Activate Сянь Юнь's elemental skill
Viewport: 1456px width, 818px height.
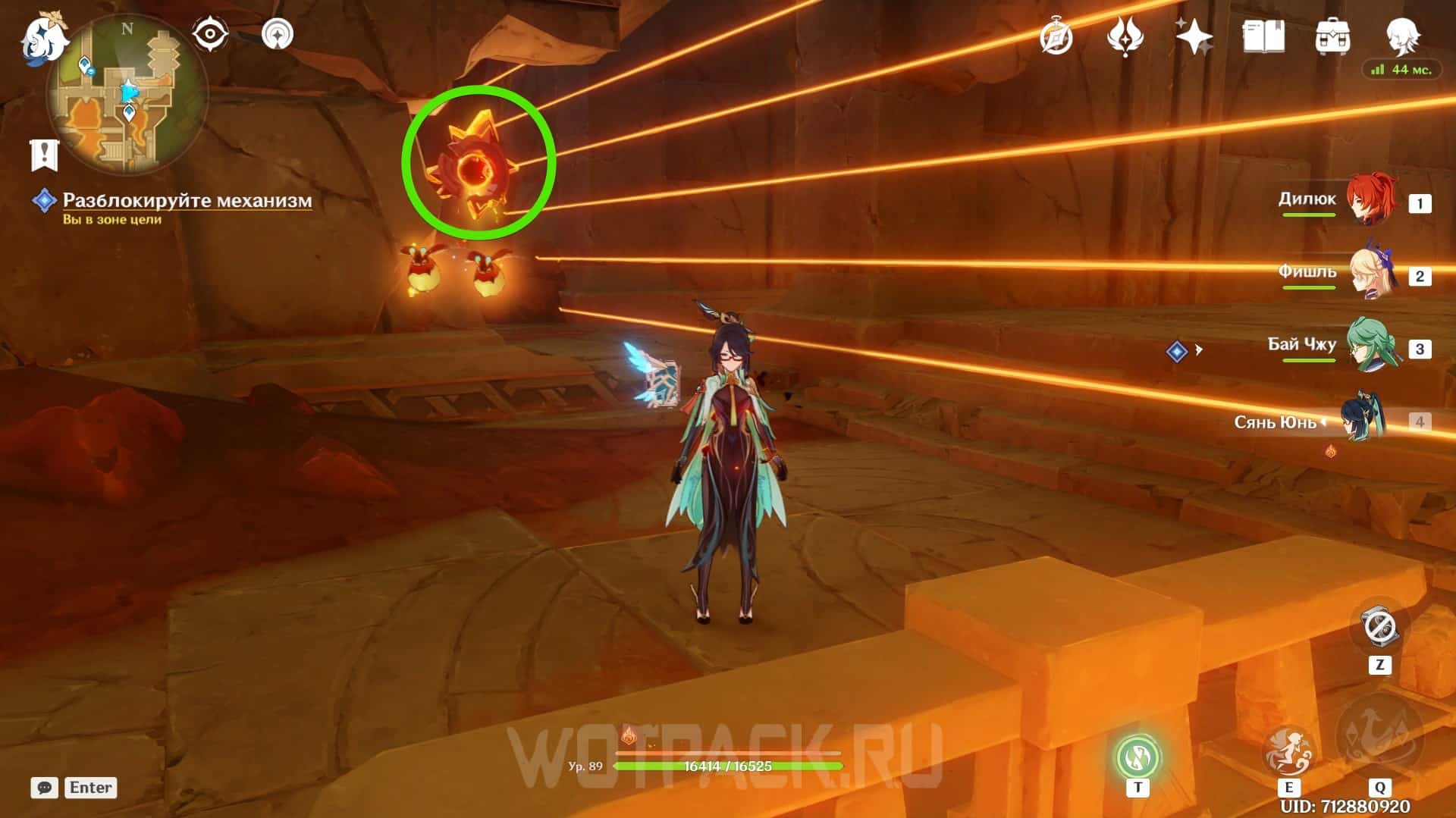click(1288, 752)
